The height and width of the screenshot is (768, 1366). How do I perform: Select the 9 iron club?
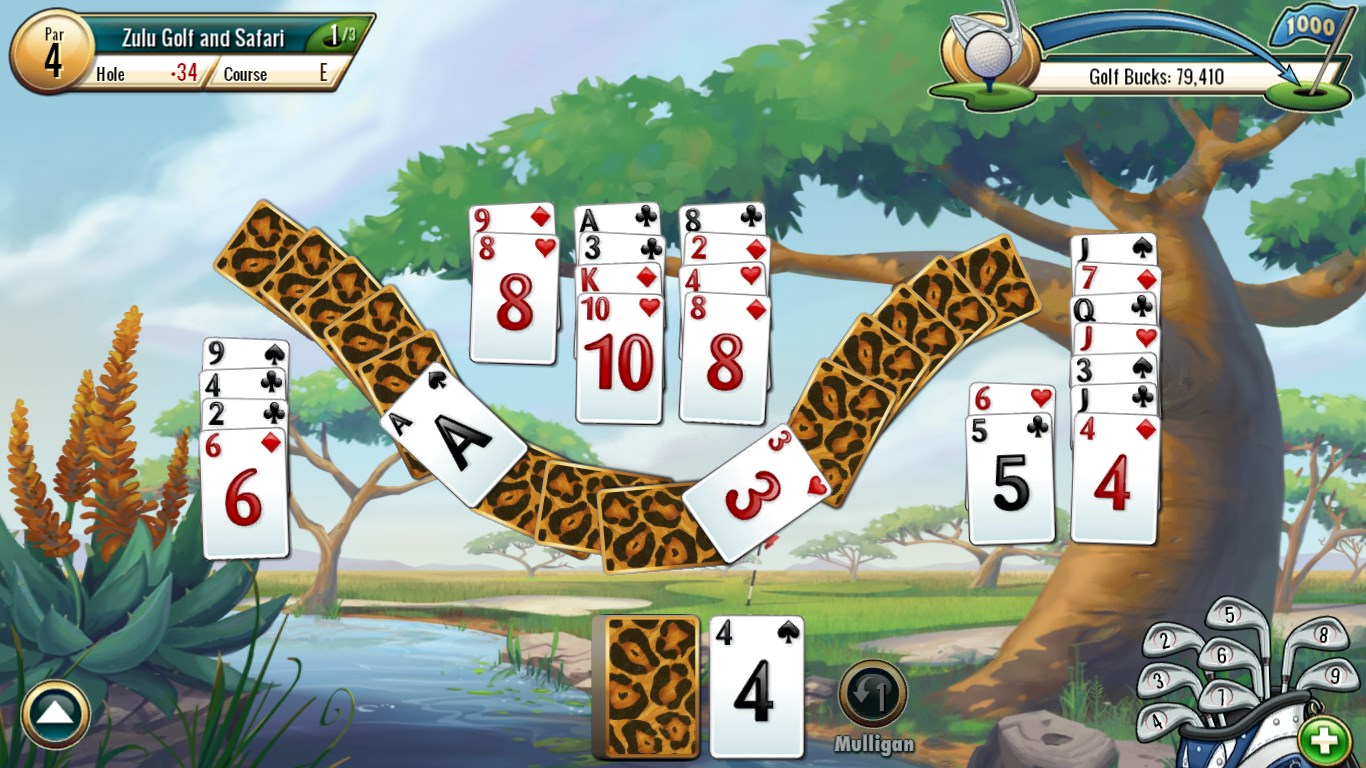point(1335,678)
